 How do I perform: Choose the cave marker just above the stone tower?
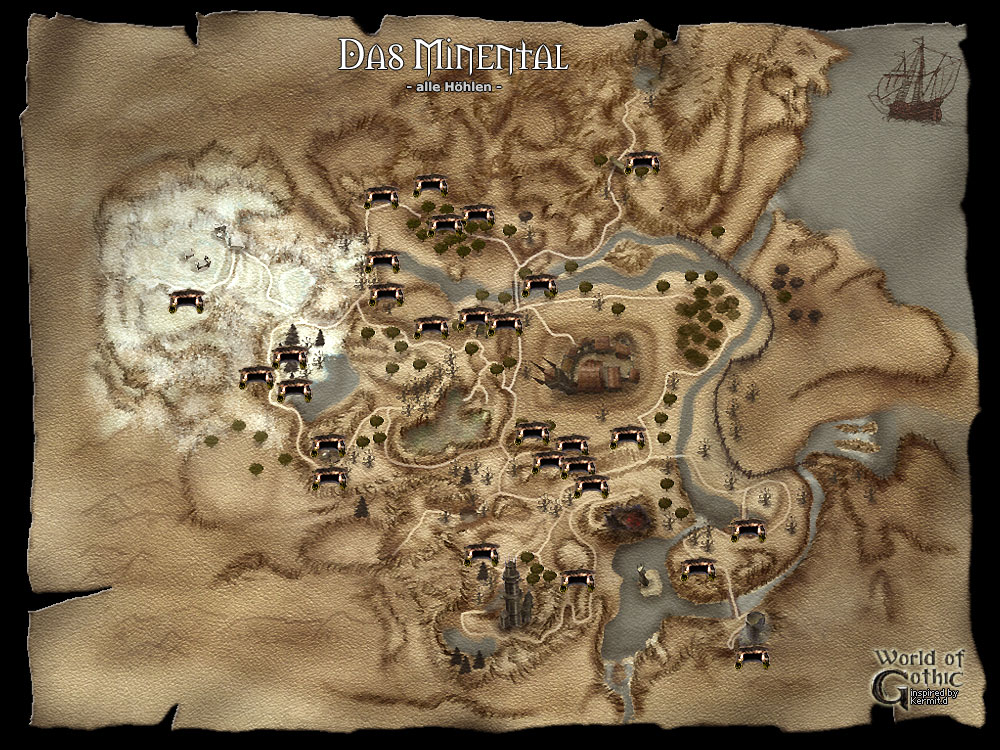click(x=483, y=552)
